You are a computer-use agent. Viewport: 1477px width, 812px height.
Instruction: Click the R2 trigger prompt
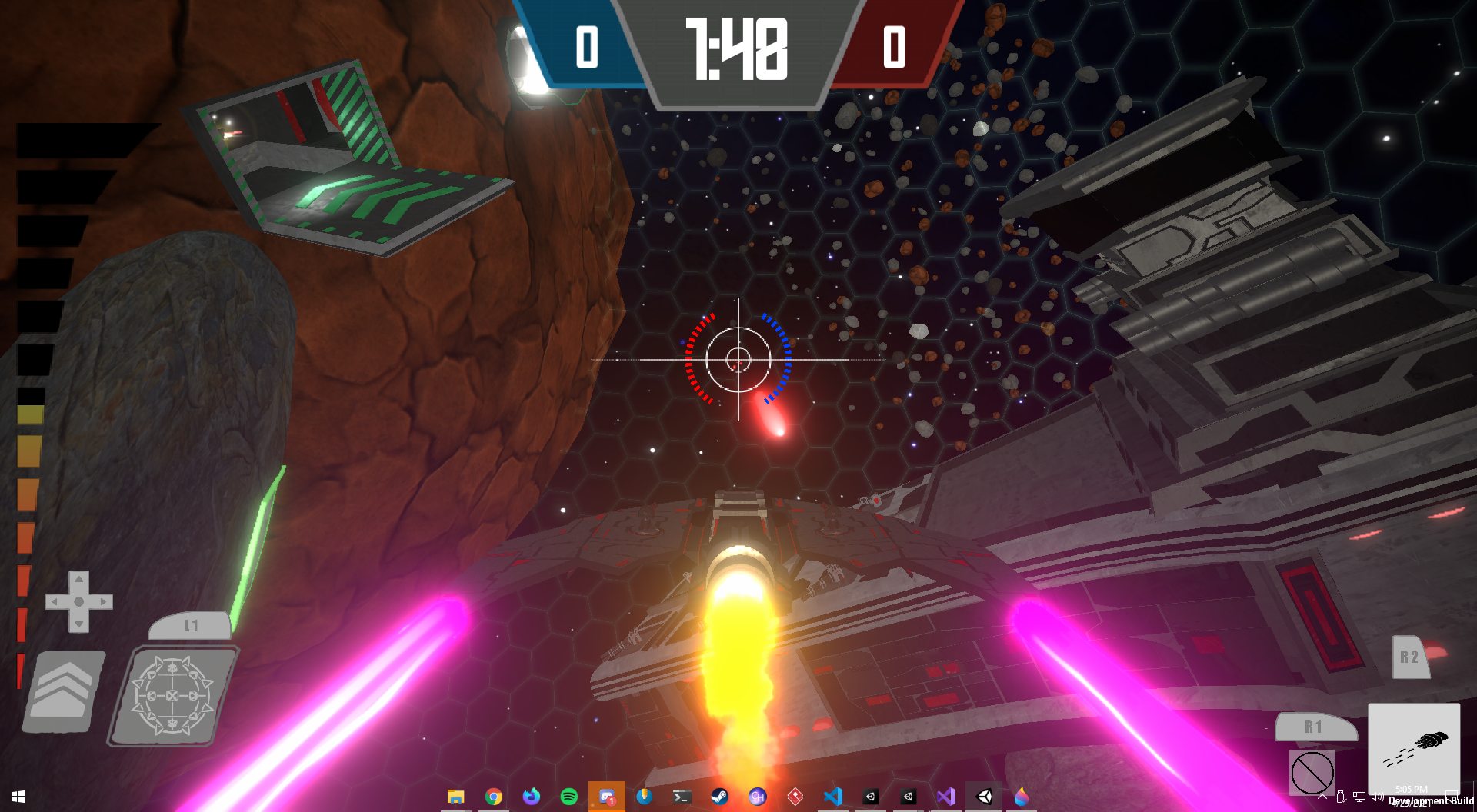pyautogui.click(x=1410, y=657)
